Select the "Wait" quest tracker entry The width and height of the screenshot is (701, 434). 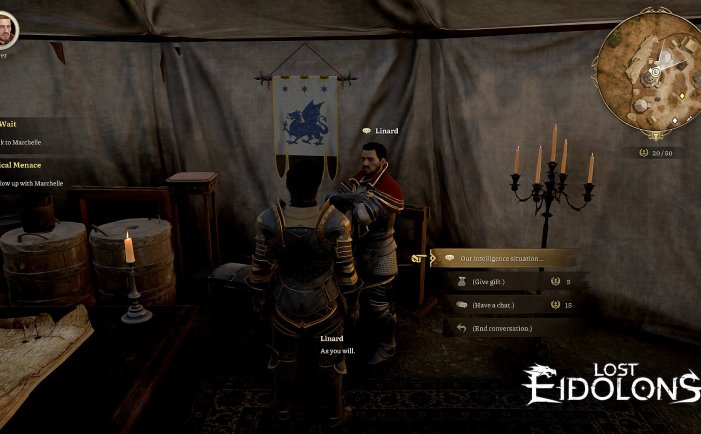[x=8, y=124]
